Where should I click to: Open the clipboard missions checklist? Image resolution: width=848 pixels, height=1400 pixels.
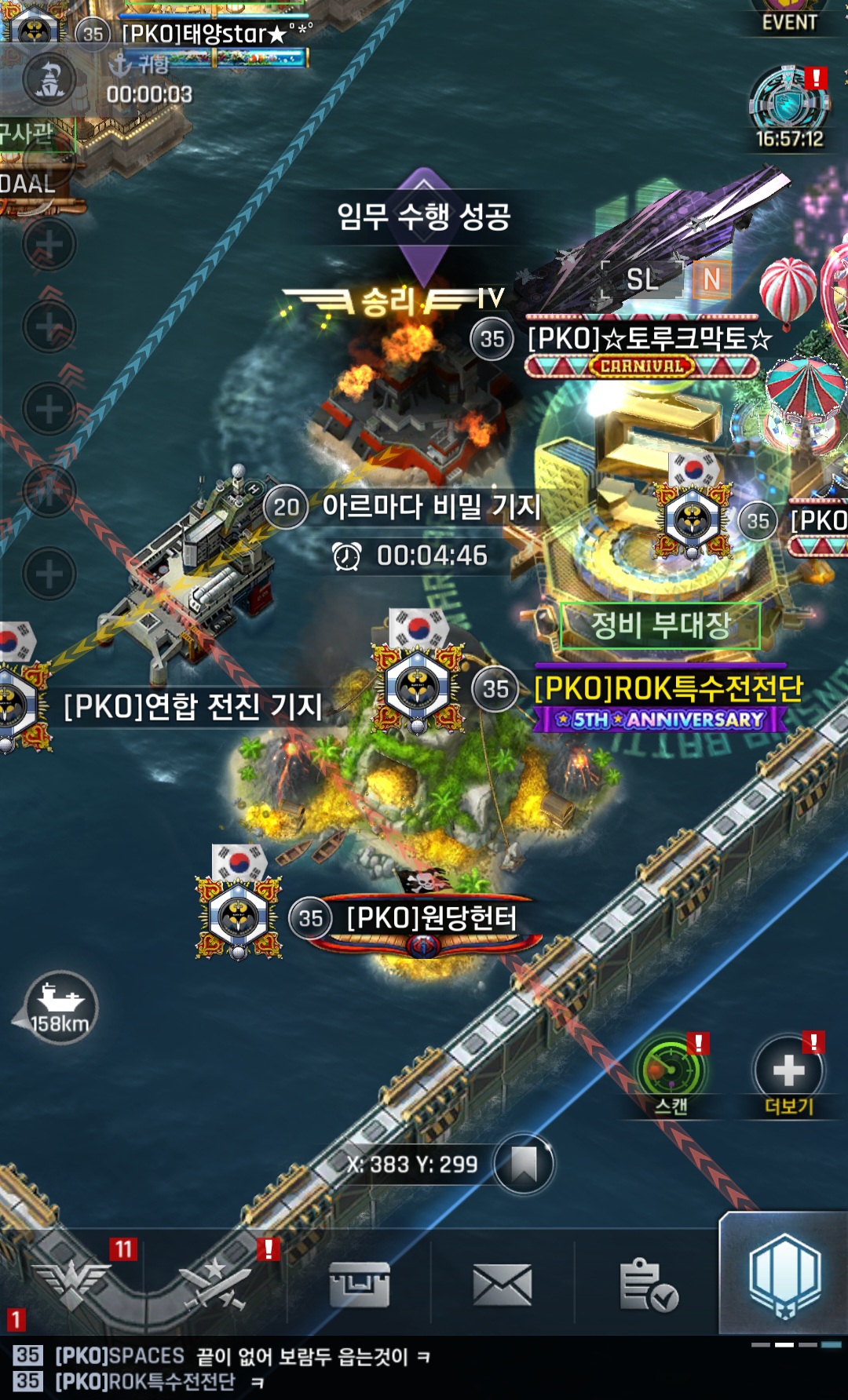tap(647, 1285)
